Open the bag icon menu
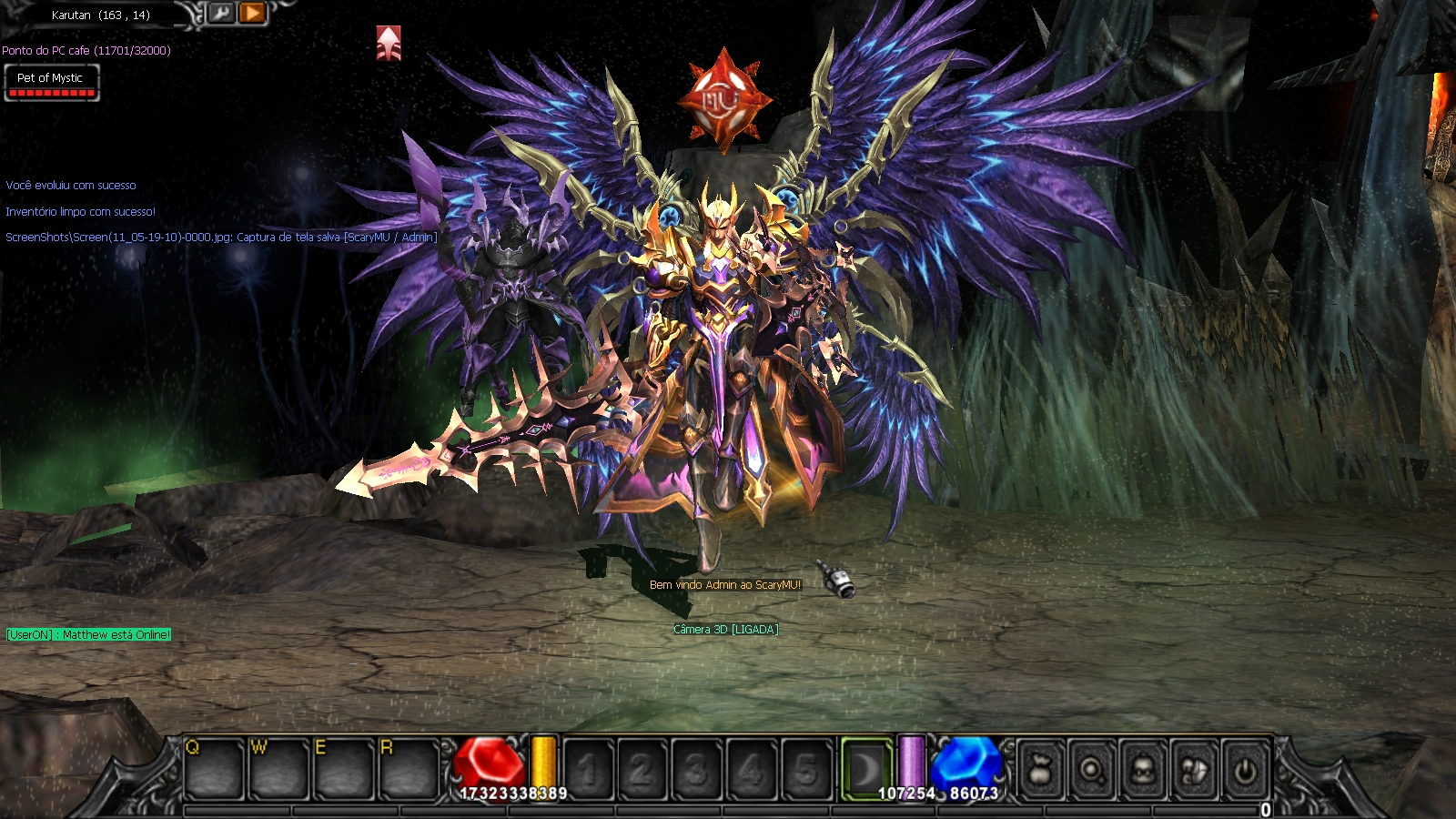Screen dimensions: 1456x819 [1042, 771]
